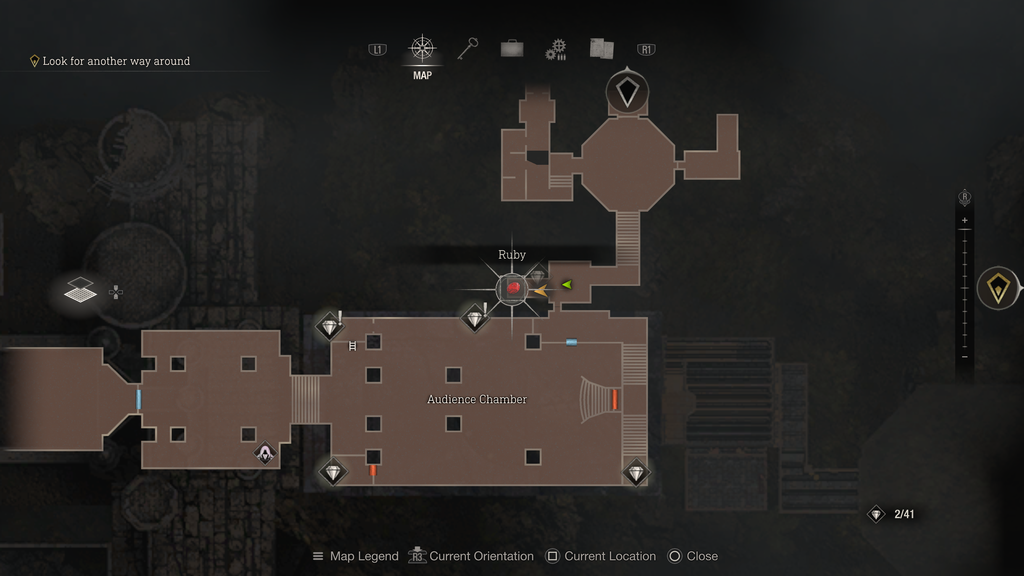This screenshot has width=1024, height=576.
Task: Open the attaché case briefcase tab
Action: 512,49
